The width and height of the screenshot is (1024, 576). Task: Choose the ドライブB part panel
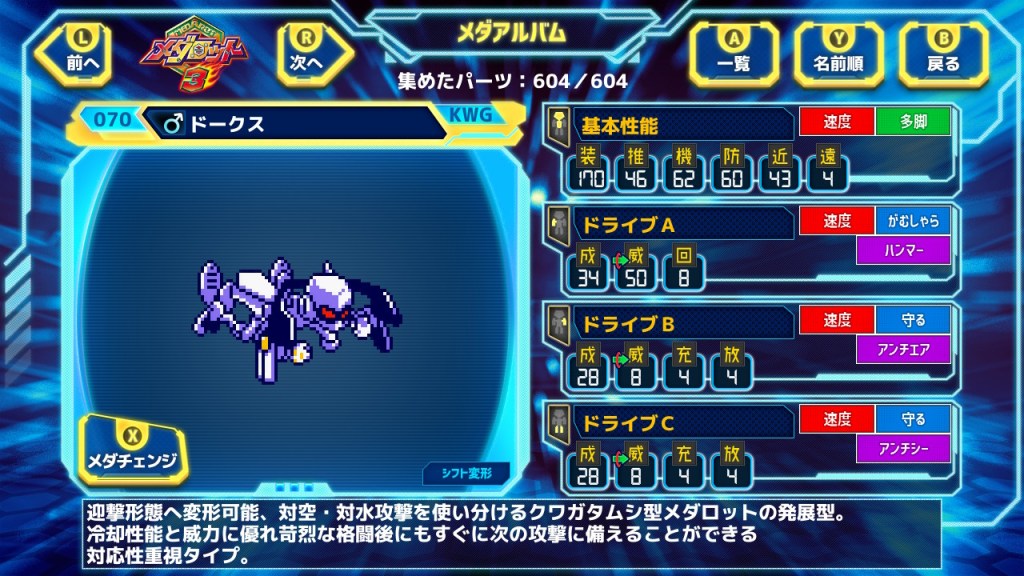tap(670, 323)
